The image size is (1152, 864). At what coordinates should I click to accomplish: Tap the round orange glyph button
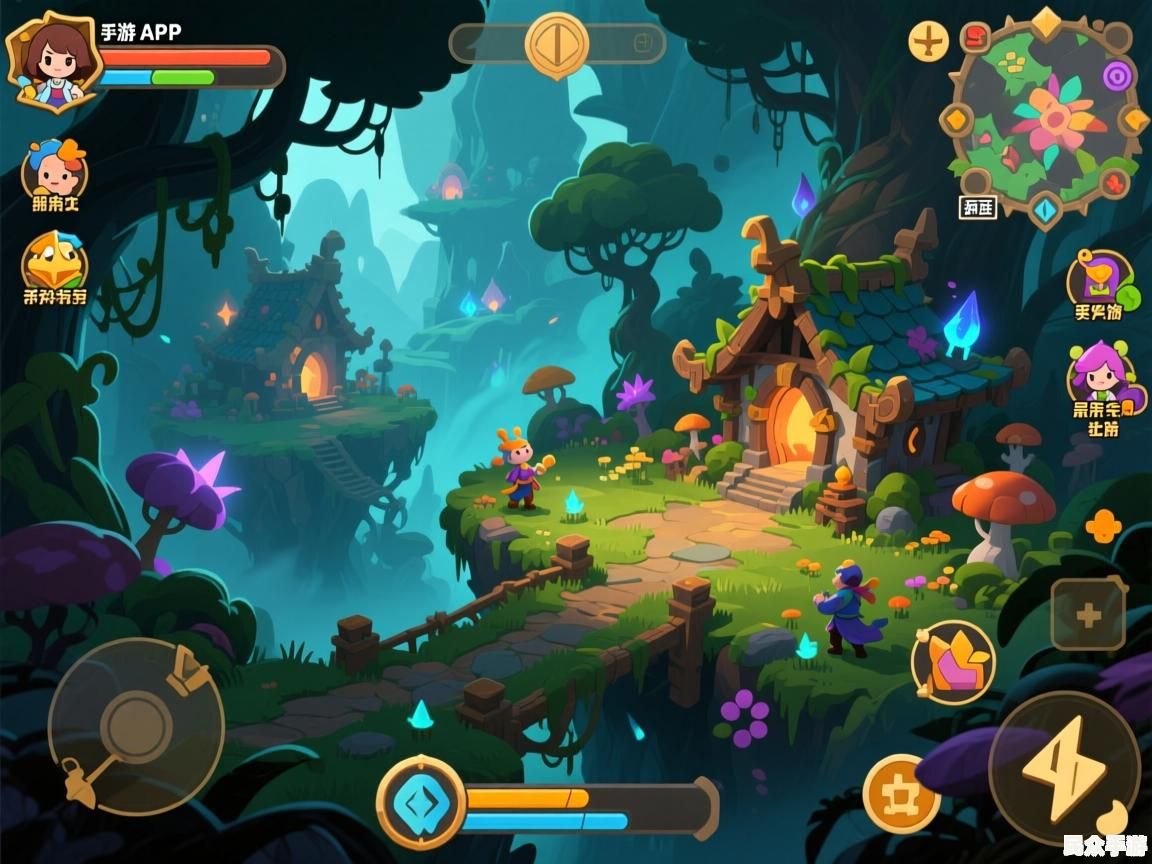(901, 795)
